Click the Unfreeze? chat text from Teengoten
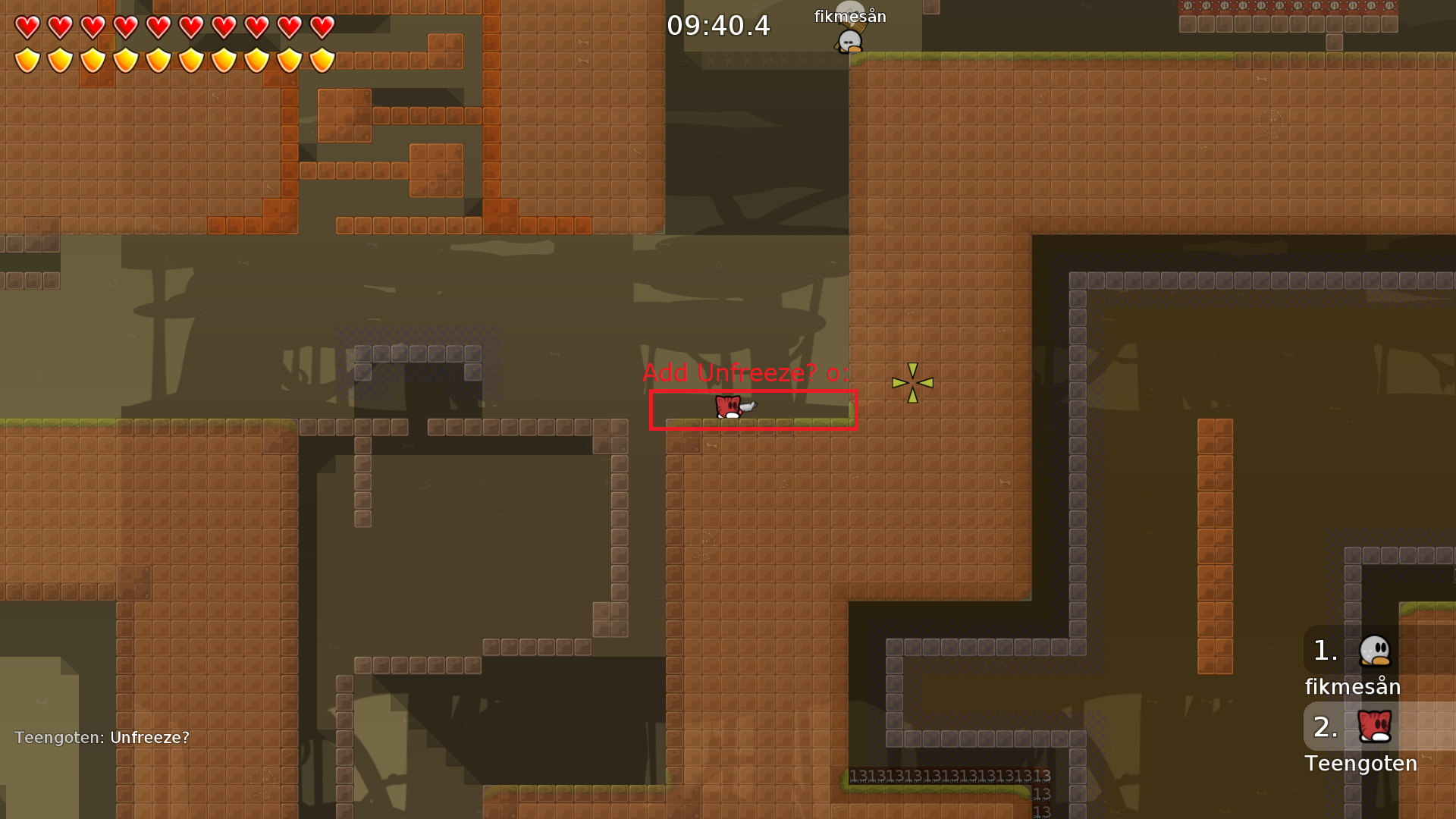 [149, 737]
